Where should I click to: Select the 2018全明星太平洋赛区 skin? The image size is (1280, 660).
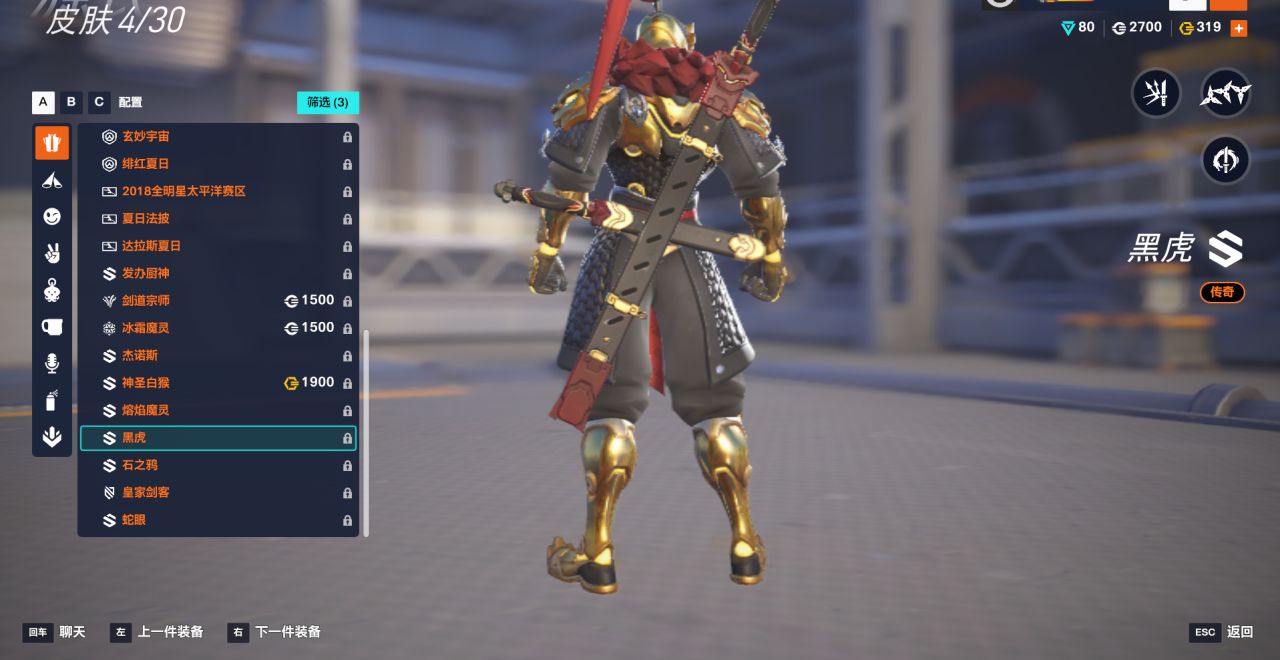218,191
